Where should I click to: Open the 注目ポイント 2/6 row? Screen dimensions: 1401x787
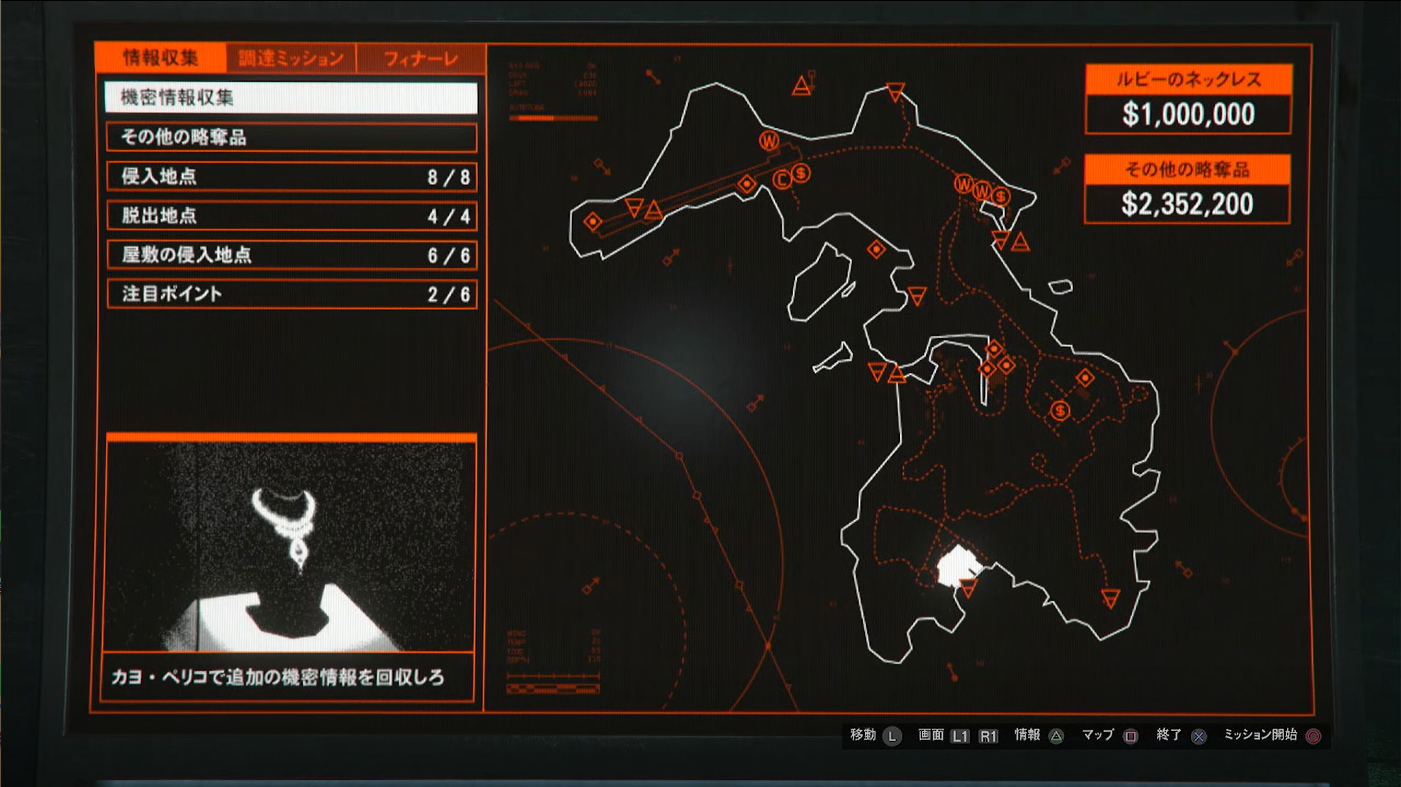[291, 294]
